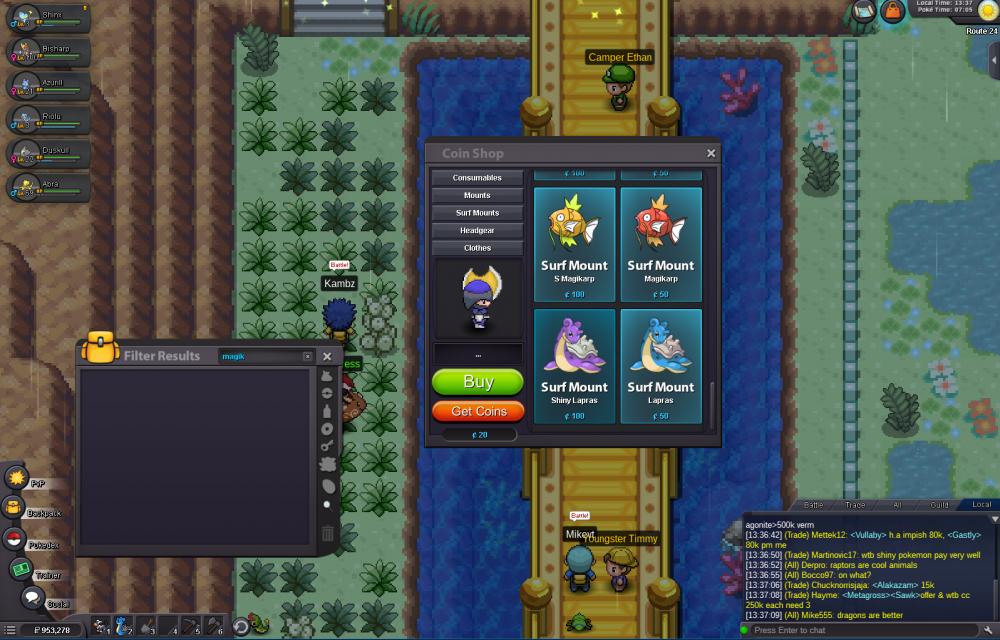Close the Filter Results backpack window
This screenshot has height=640, width=1000.
[x=327, y=357]
